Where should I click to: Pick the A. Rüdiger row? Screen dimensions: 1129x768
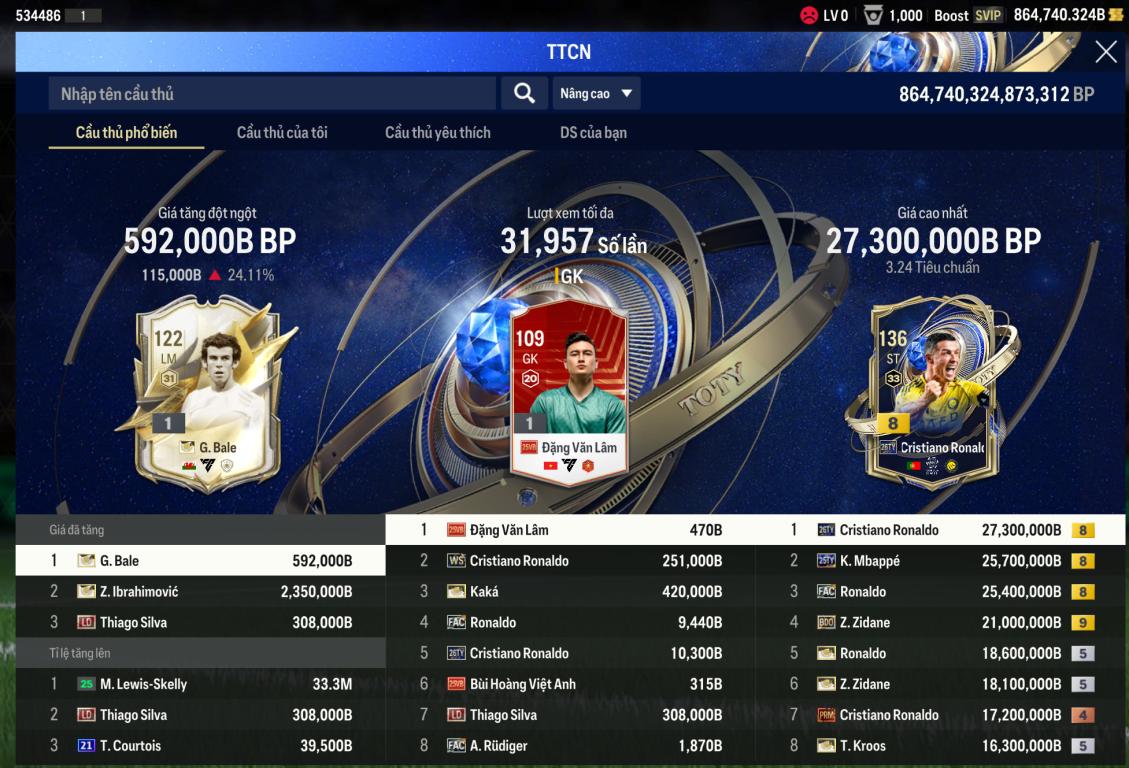tap(570, 746)
